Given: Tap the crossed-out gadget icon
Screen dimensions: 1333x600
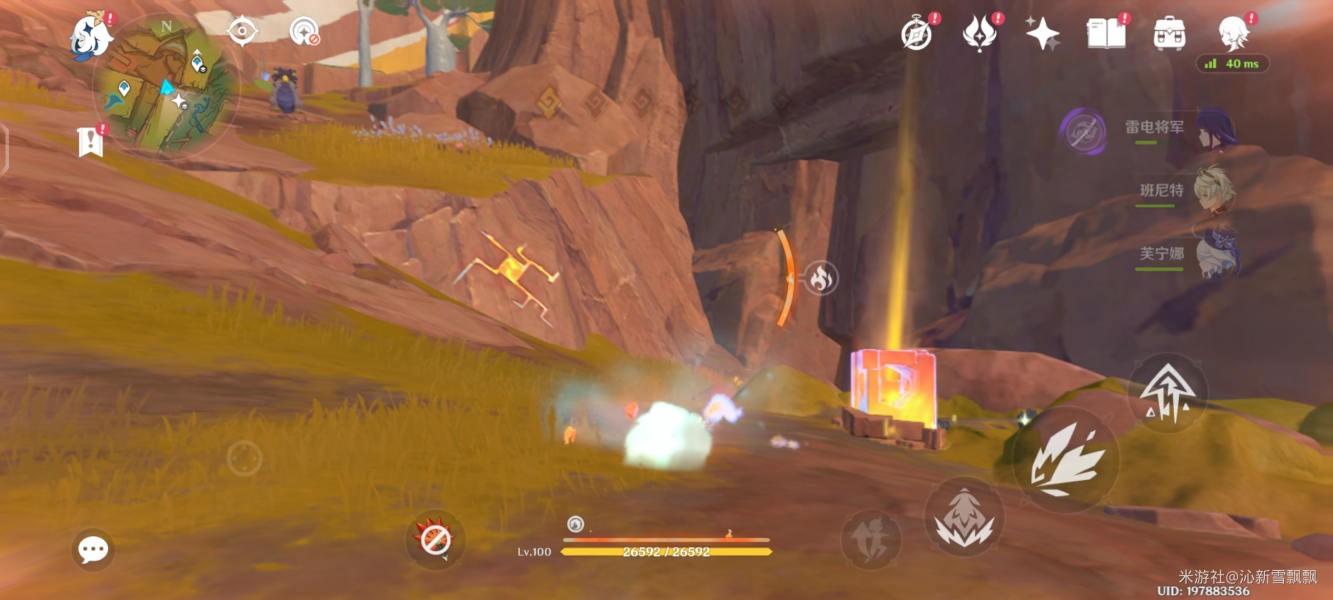Looking at the screenshot, I should tap(435, 540).
